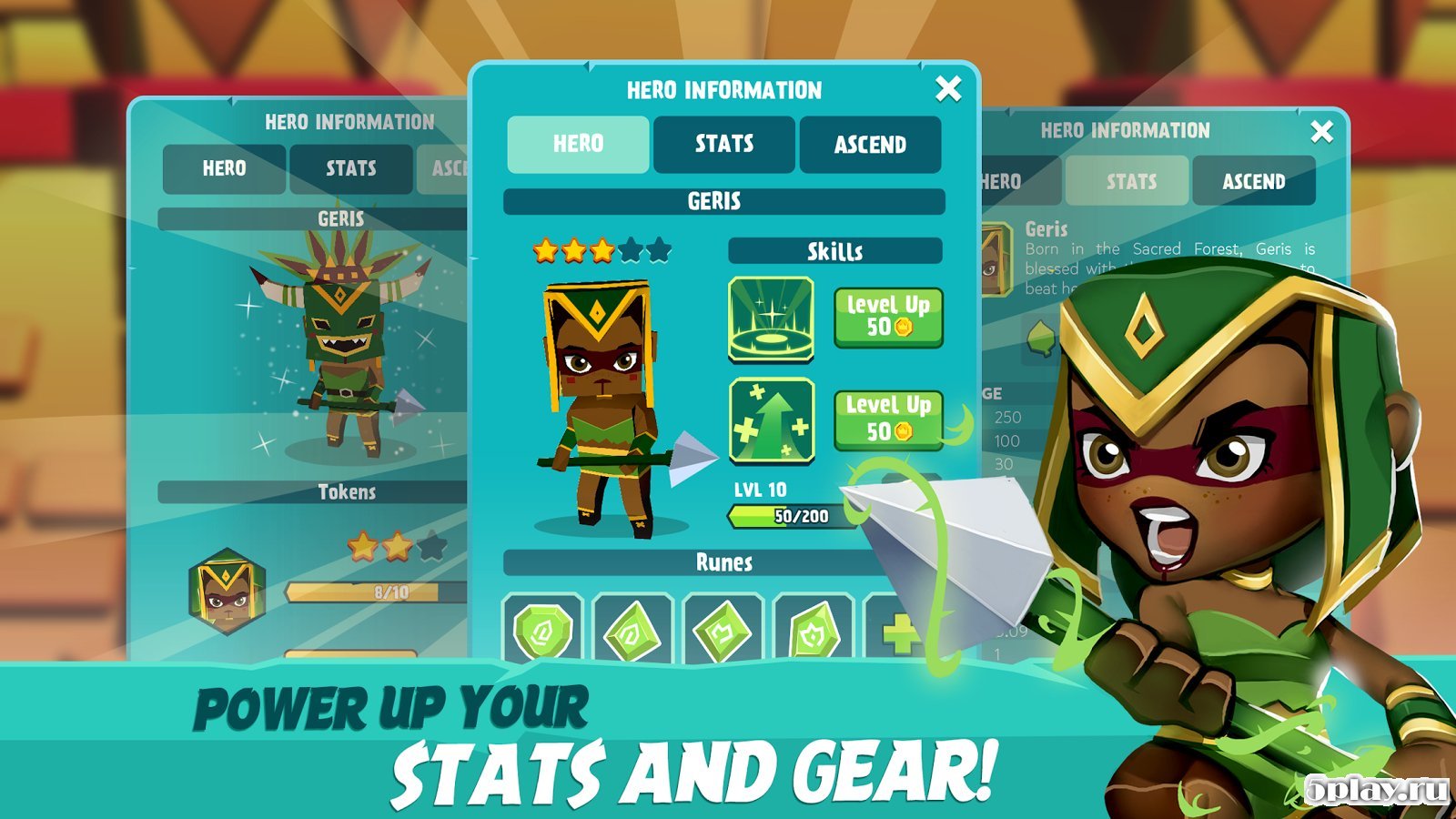Level up the glowing ring skill
The image size is (1456, 819).
pyautogui.click(x=888, y=317)
